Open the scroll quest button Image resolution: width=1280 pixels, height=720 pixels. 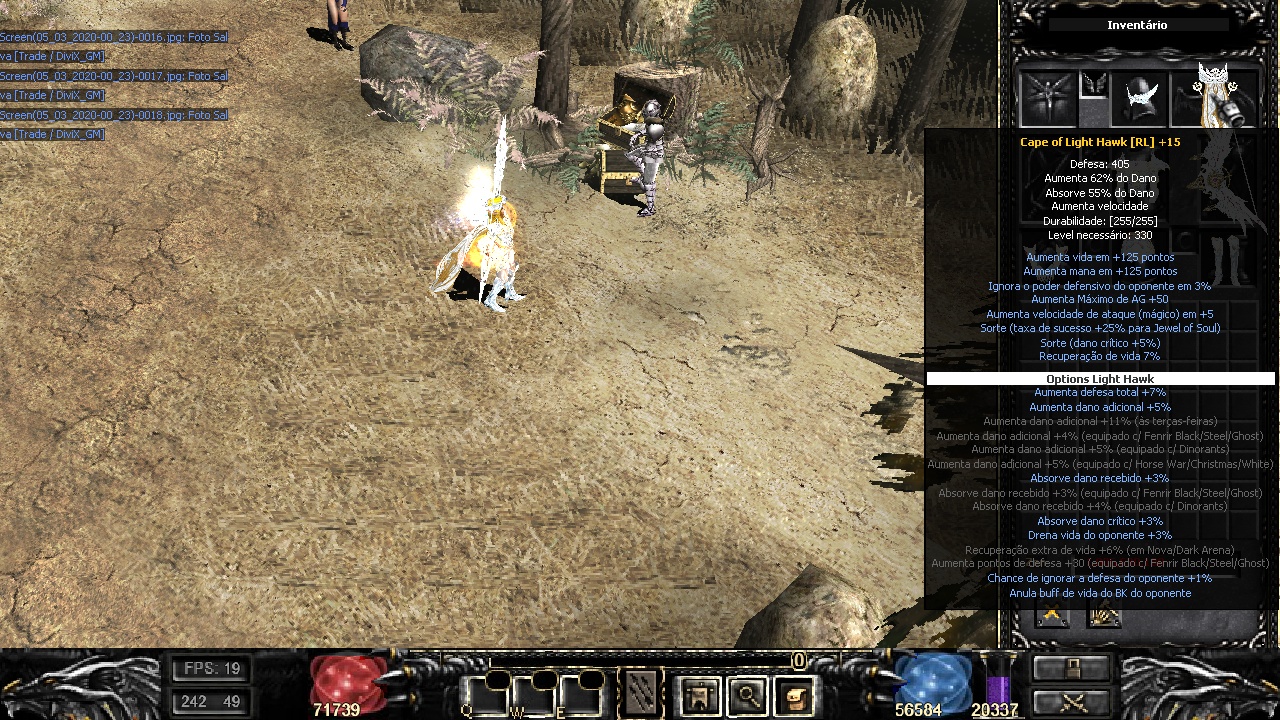pyautogui.click(x=794, y=695)
